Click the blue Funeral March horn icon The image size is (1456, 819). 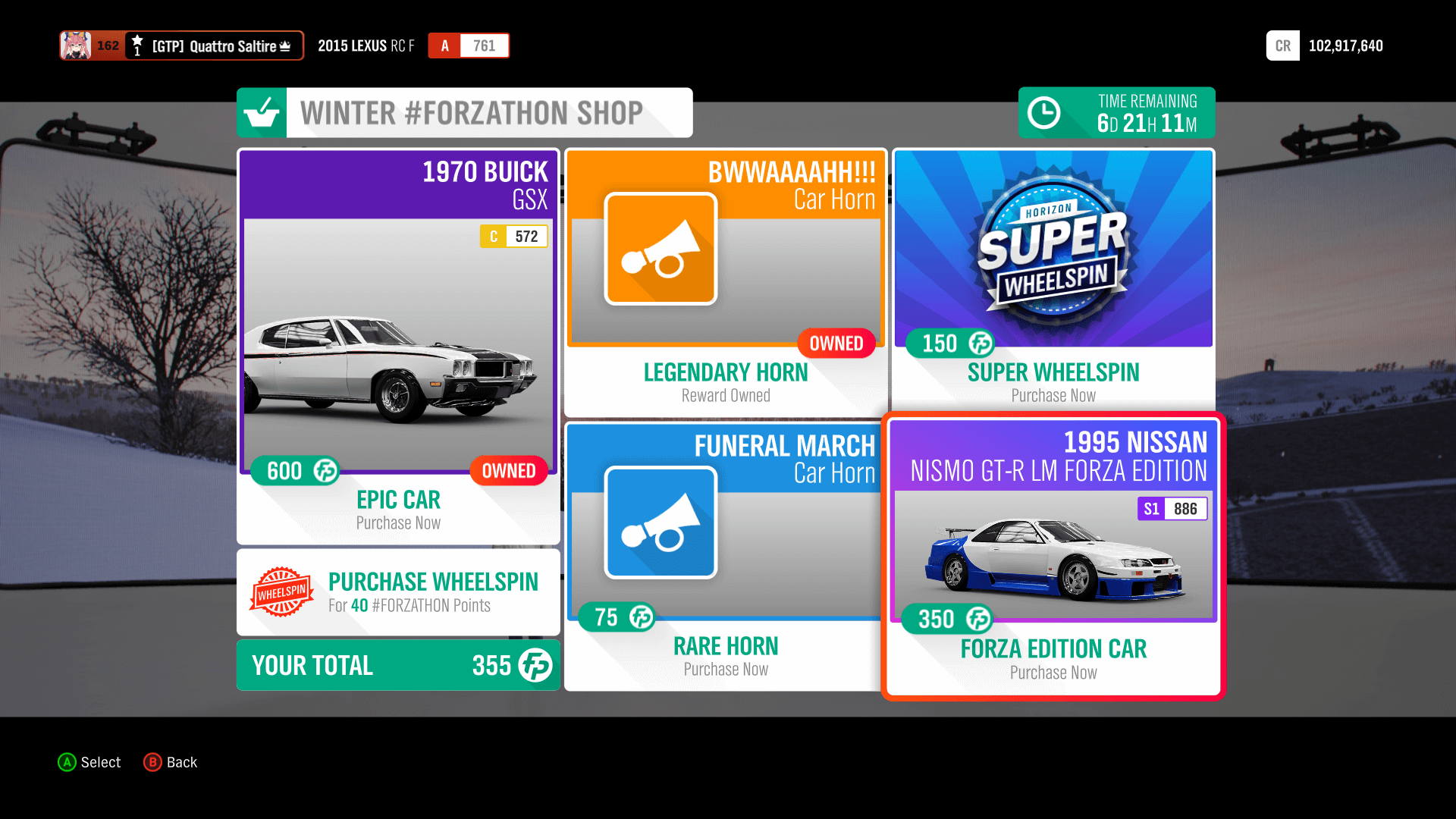(661, 522)
